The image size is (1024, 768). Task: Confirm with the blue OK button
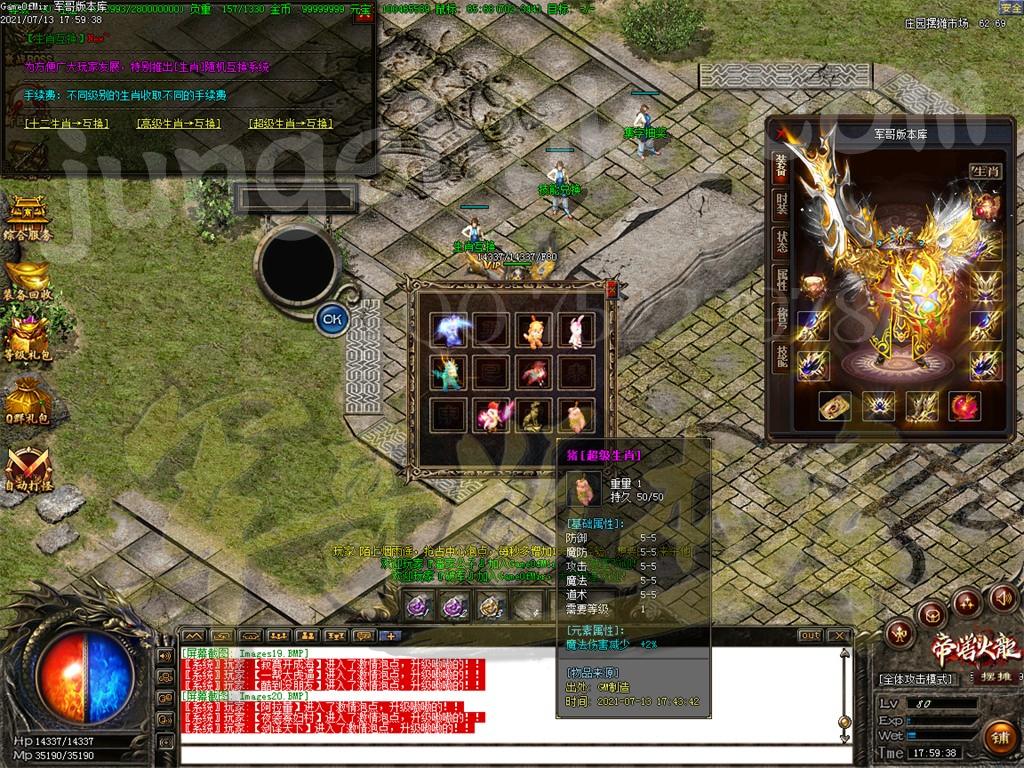coord(332,320)
